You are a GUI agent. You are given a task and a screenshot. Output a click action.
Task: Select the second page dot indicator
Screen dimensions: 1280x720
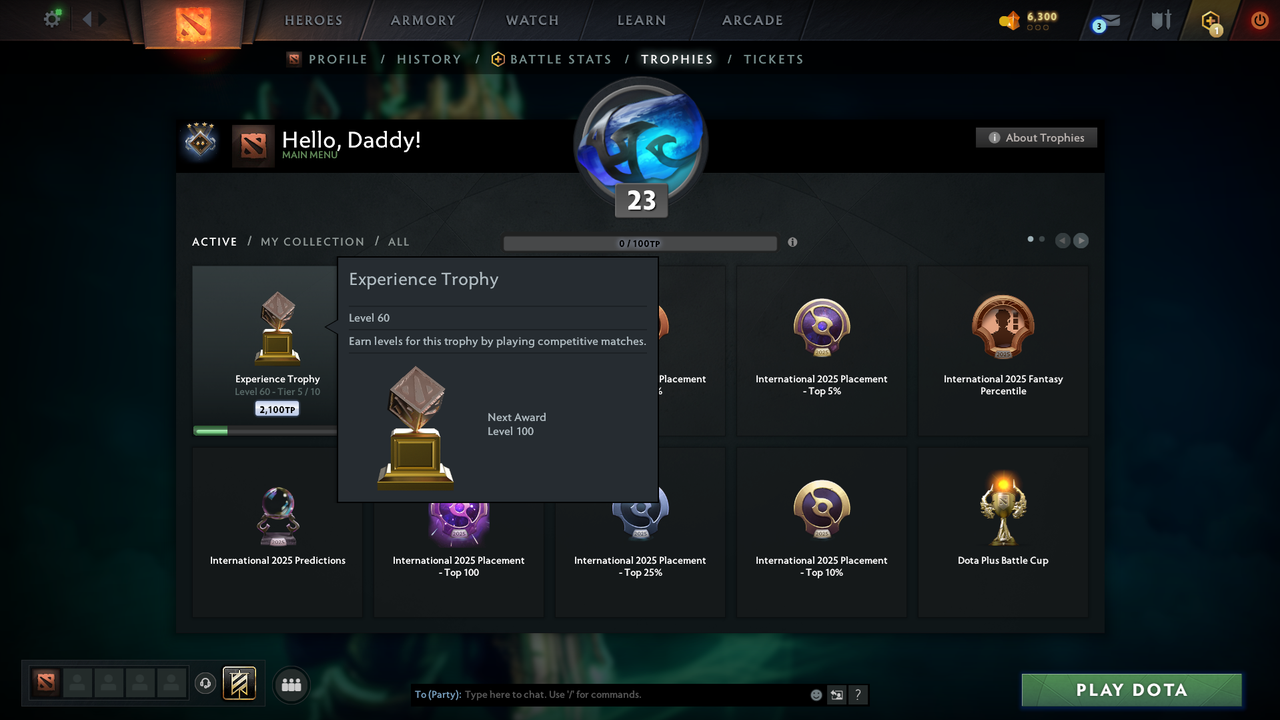1040,239
